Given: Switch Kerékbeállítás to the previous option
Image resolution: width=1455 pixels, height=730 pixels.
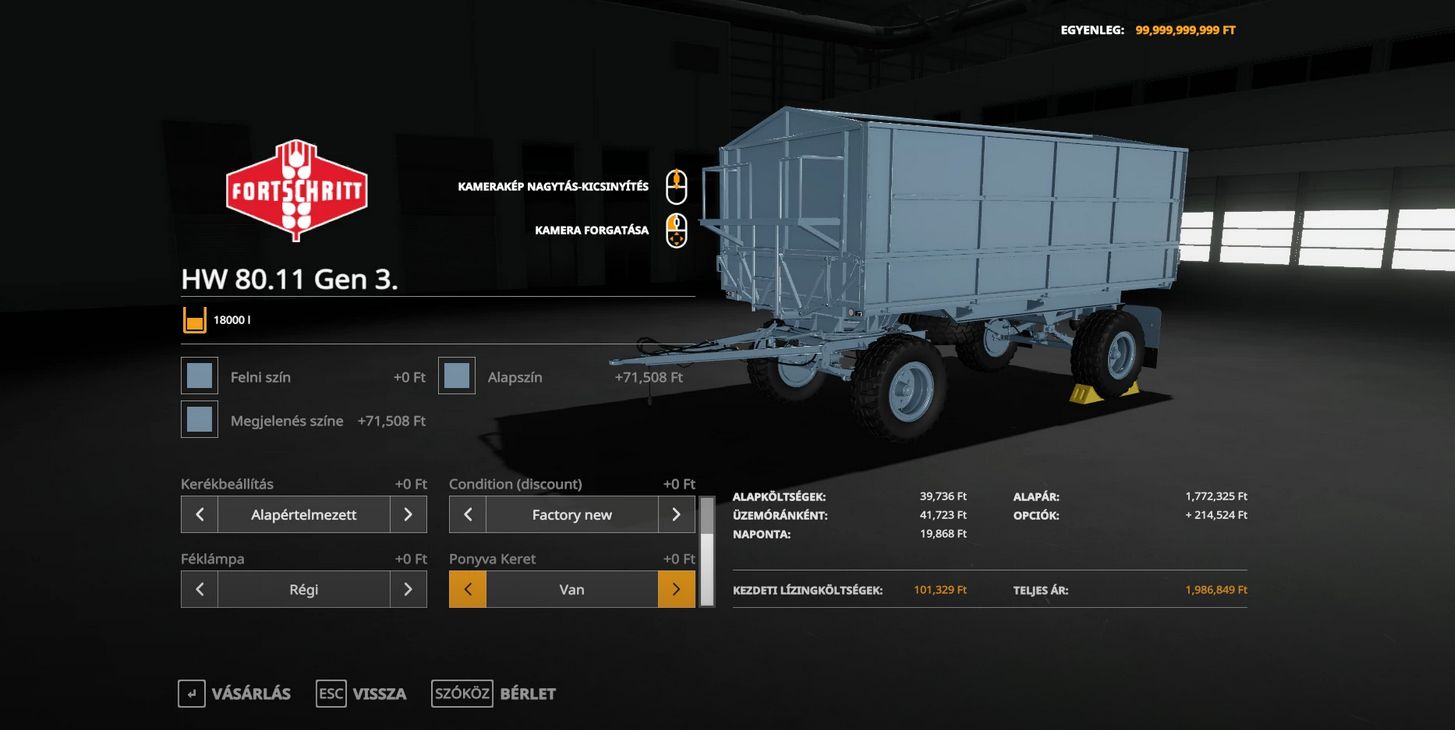Looking at the screenshot, I should [x=200, y=515].
